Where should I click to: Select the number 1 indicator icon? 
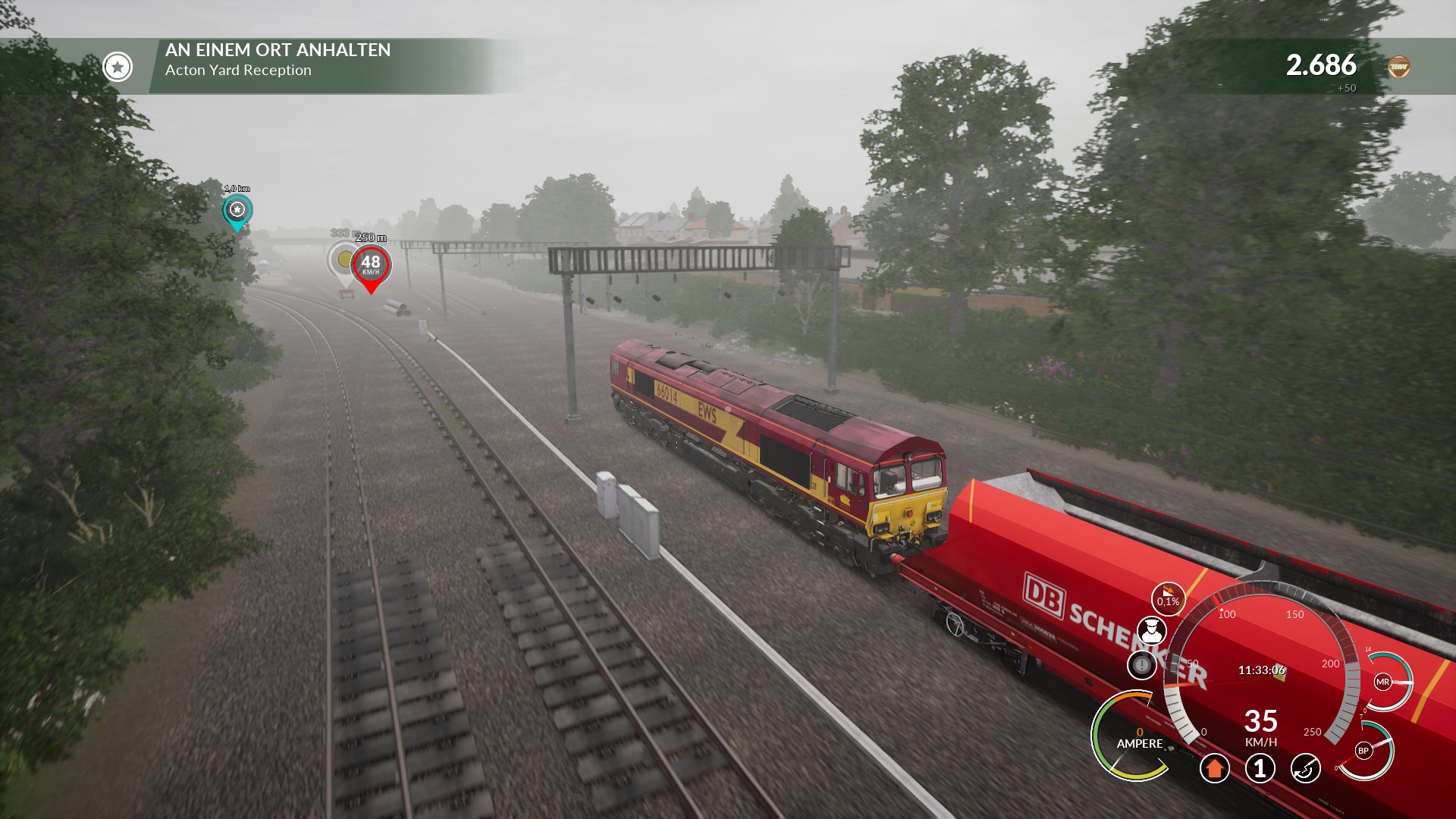point(1260,768)
